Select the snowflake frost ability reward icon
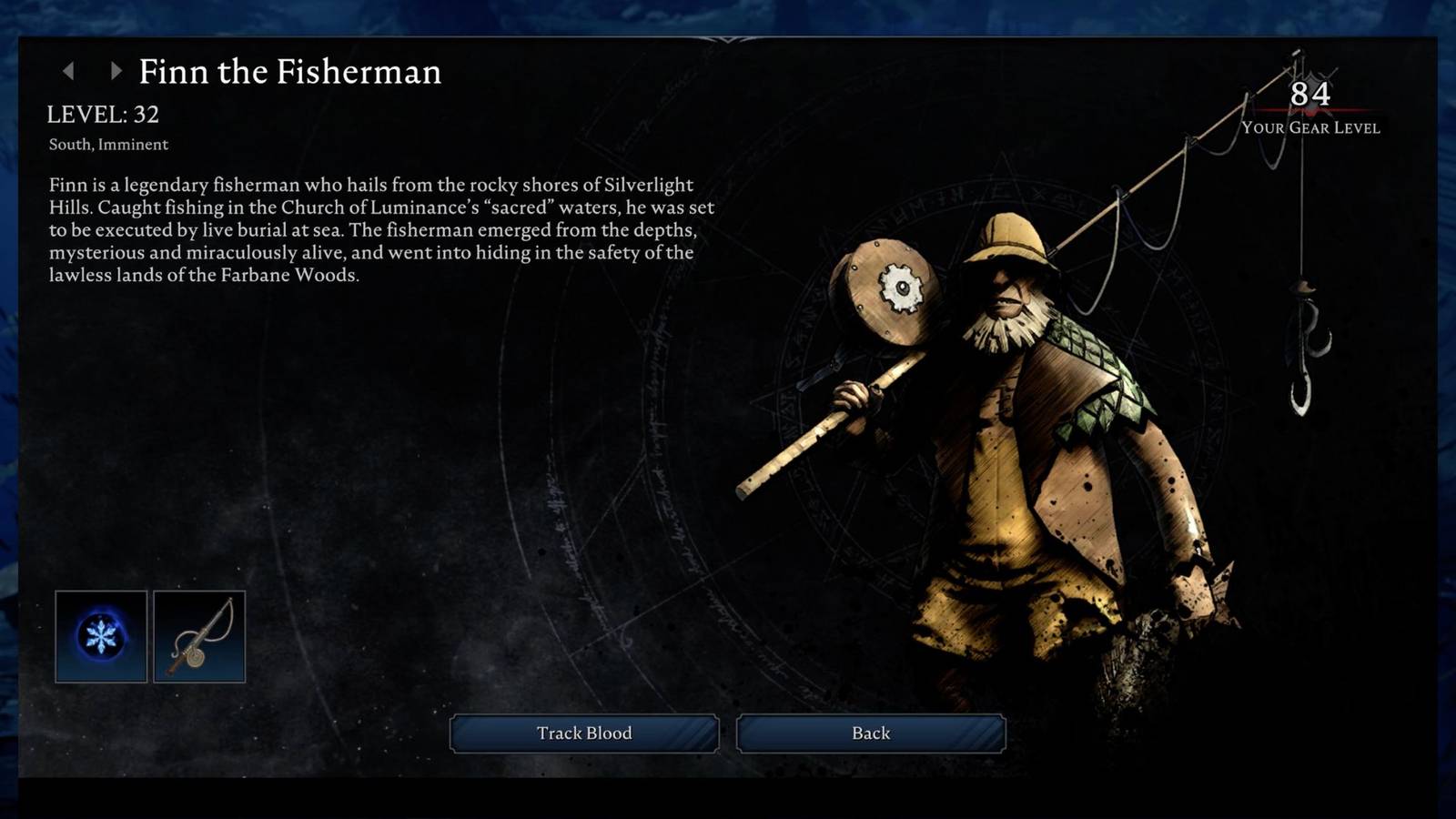Viewport: 1456px width, 819px height. [100, 637]
